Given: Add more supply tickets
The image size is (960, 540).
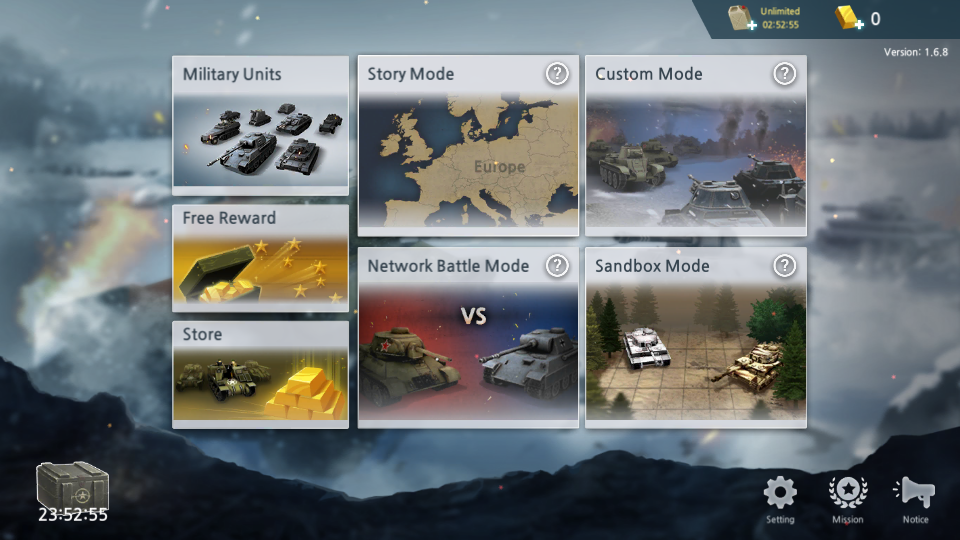Looking at the screenshot, I should pyautogui.click(x=741, y=19).
